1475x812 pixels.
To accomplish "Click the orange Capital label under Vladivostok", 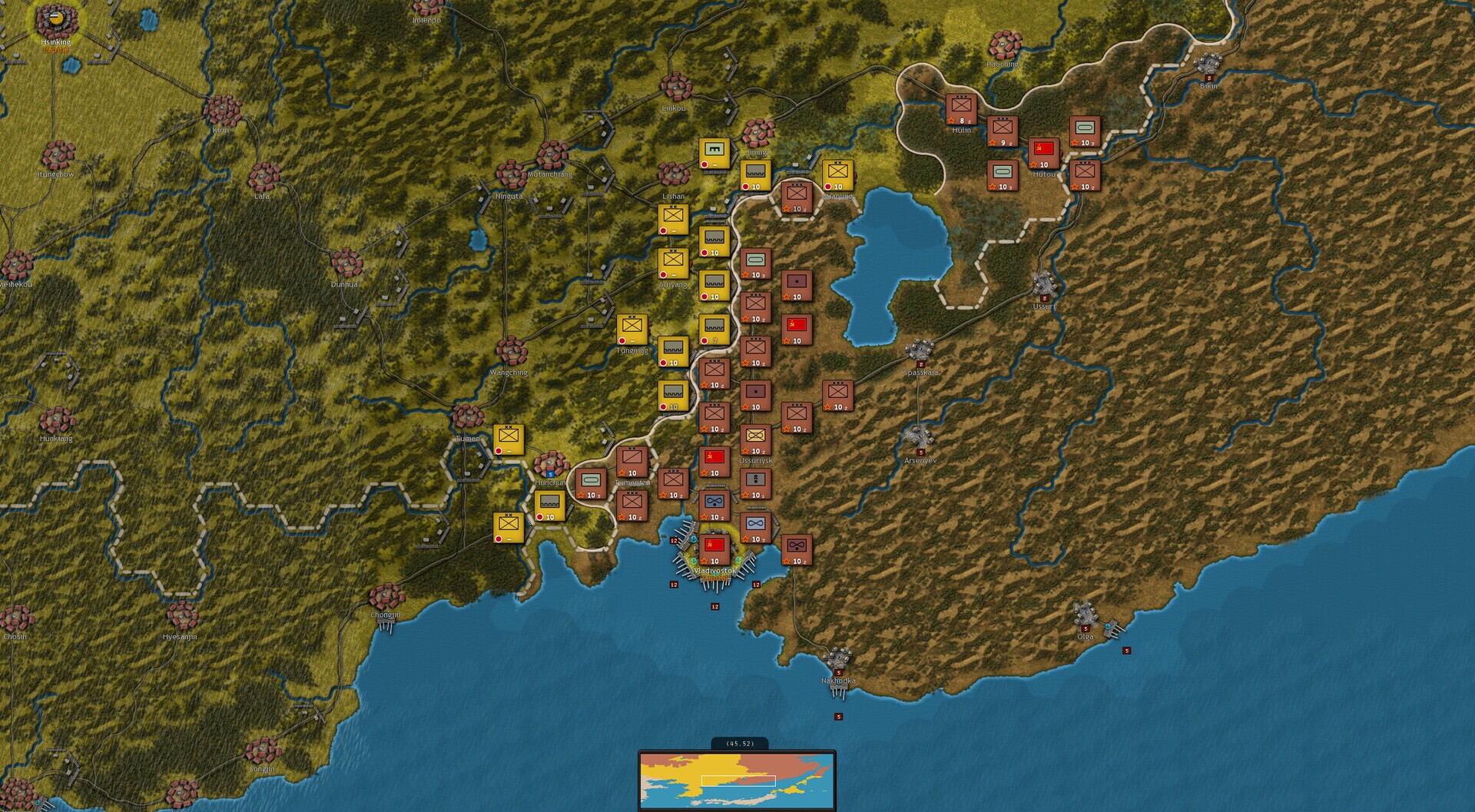I will point(713,578).
